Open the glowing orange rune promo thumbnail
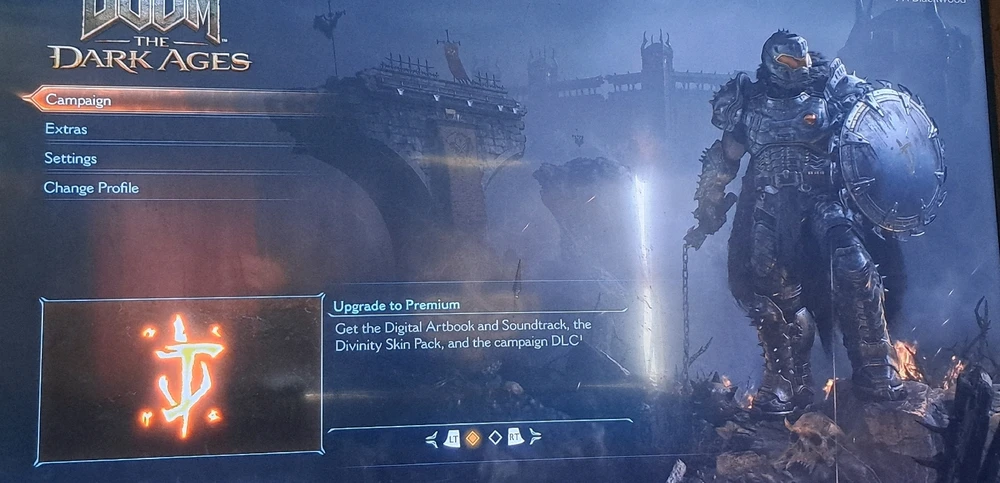Viewport: 1000px width, 483px height. (181, 378)
